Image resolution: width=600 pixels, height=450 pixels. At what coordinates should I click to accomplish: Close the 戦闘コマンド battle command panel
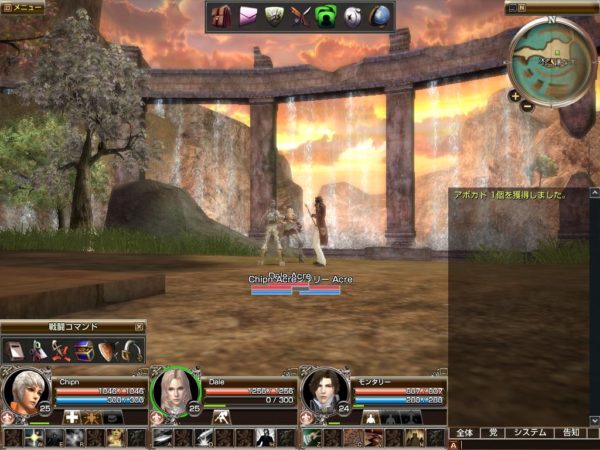[140, 326]
